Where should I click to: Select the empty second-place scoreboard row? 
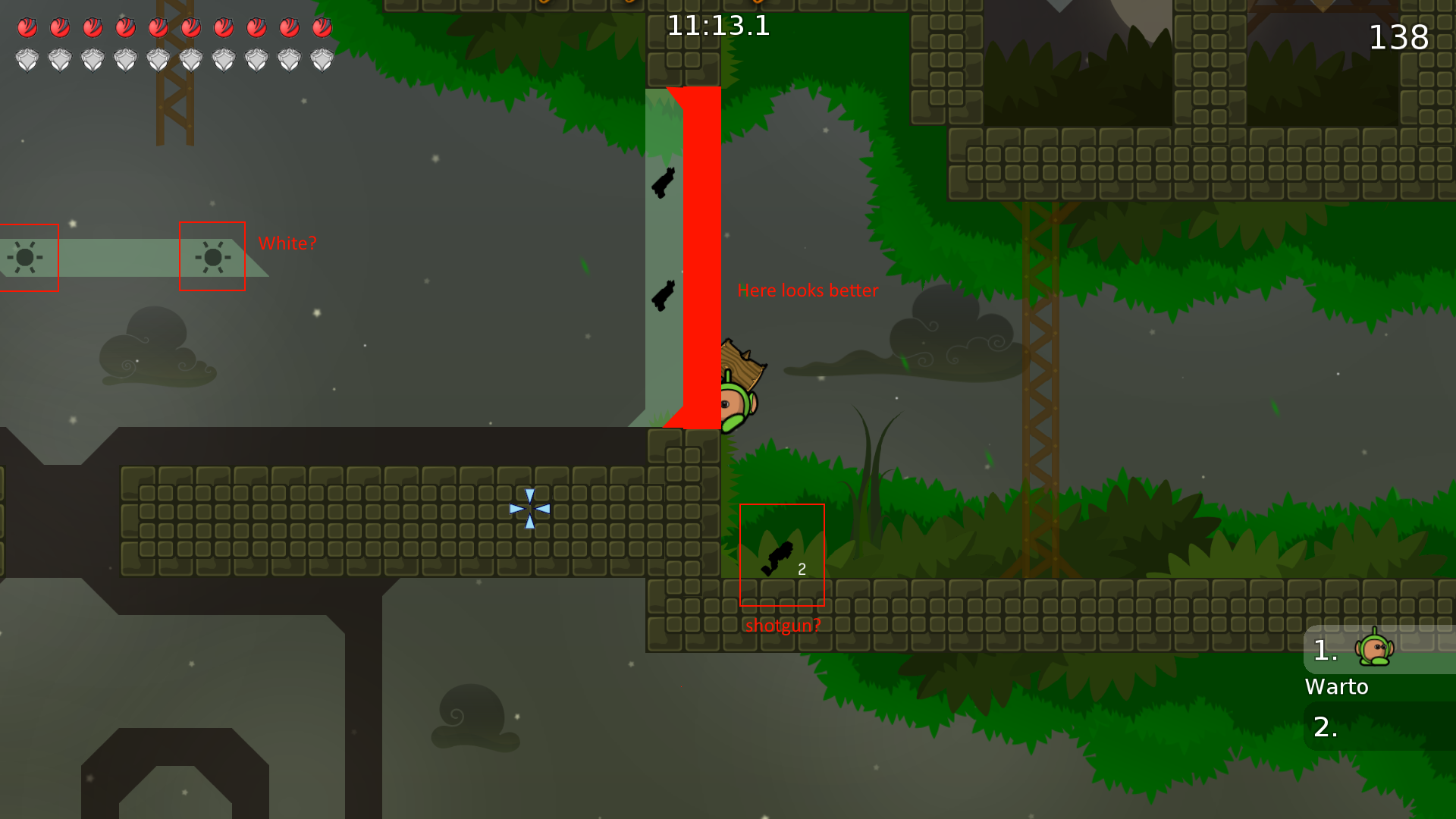[x=1378, y=726]
